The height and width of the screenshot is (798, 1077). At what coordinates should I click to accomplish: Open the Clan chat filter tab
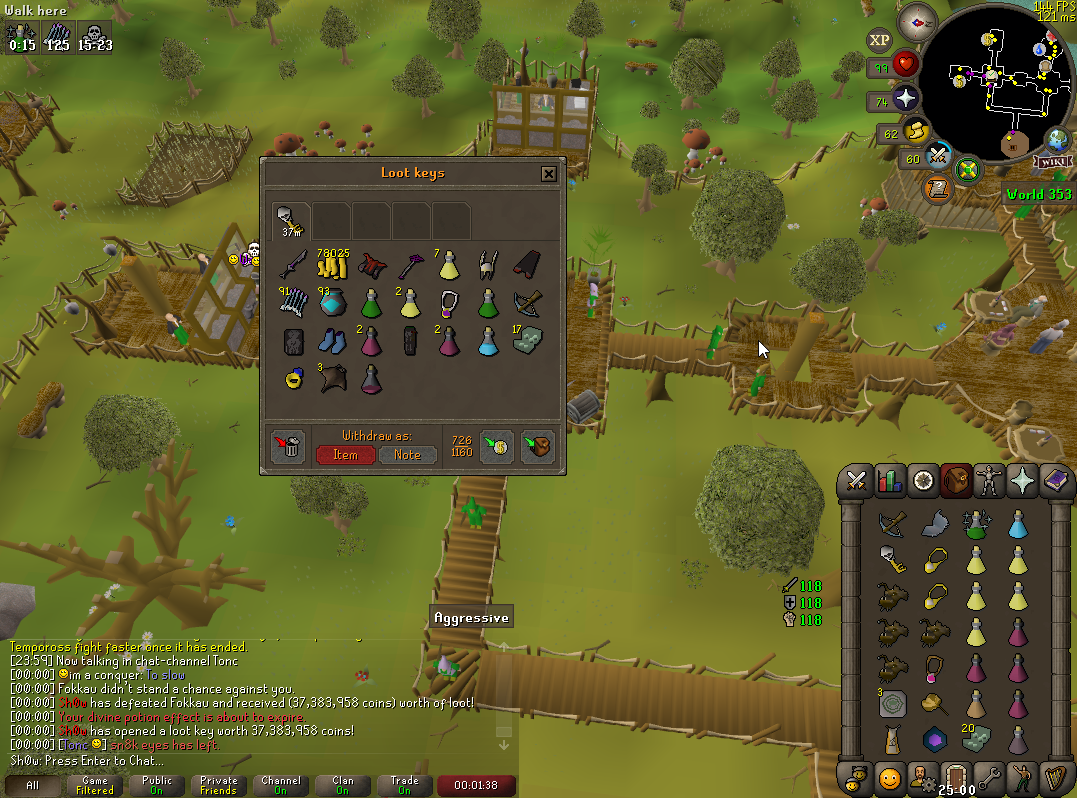(343, 785)
